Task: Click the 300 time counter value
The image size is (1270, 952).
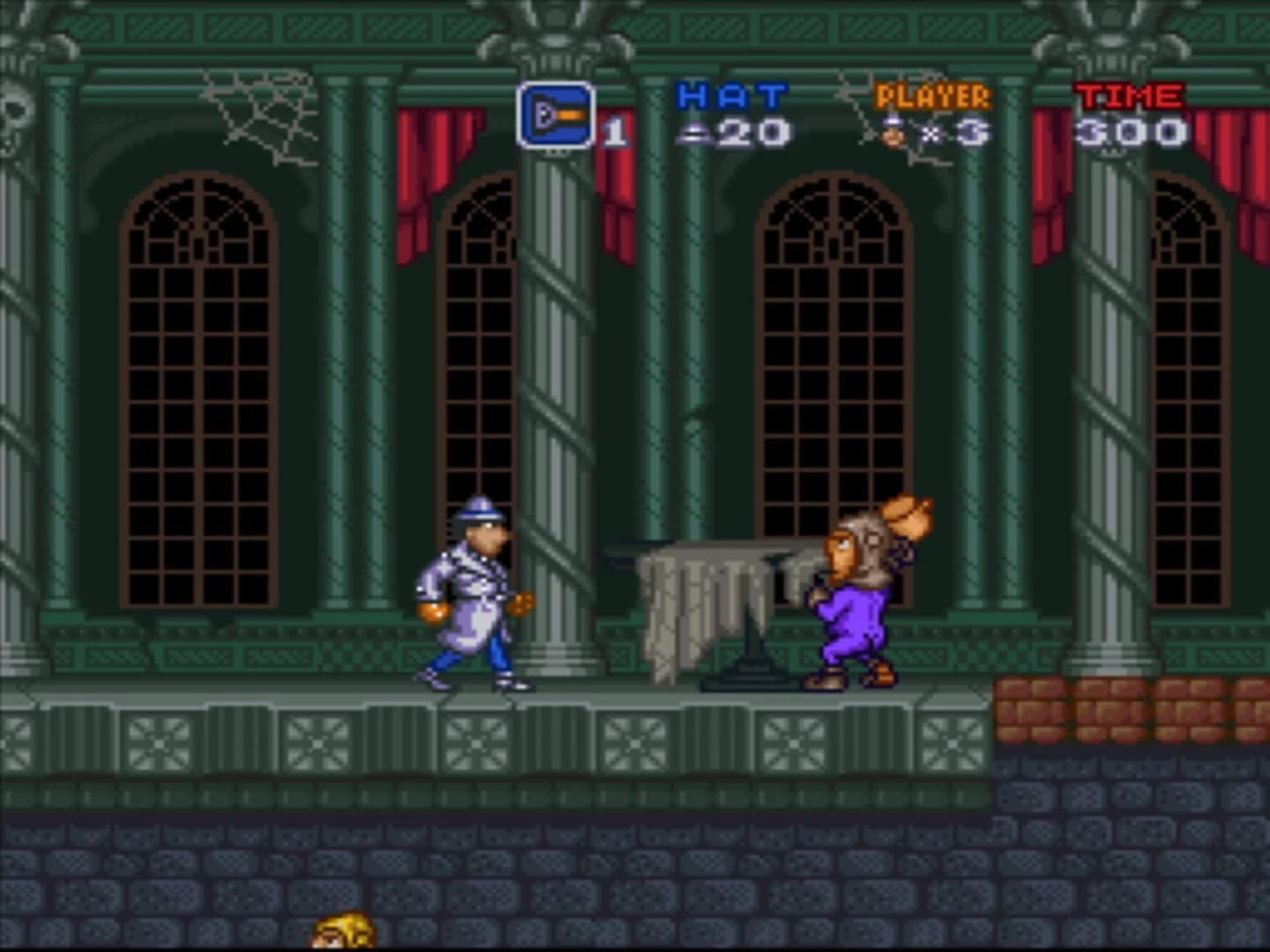Action: click(x=1131, y=130)
